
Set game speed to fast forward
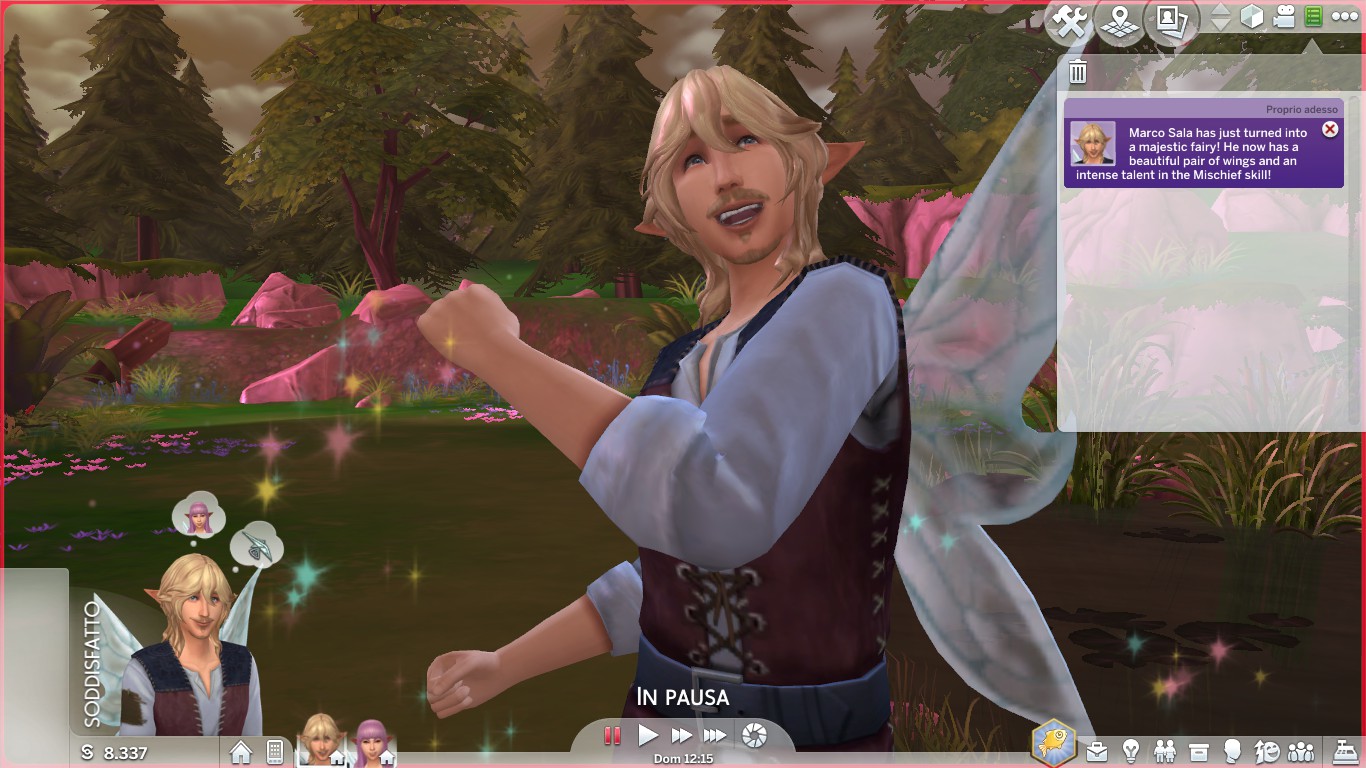(682, 736)
